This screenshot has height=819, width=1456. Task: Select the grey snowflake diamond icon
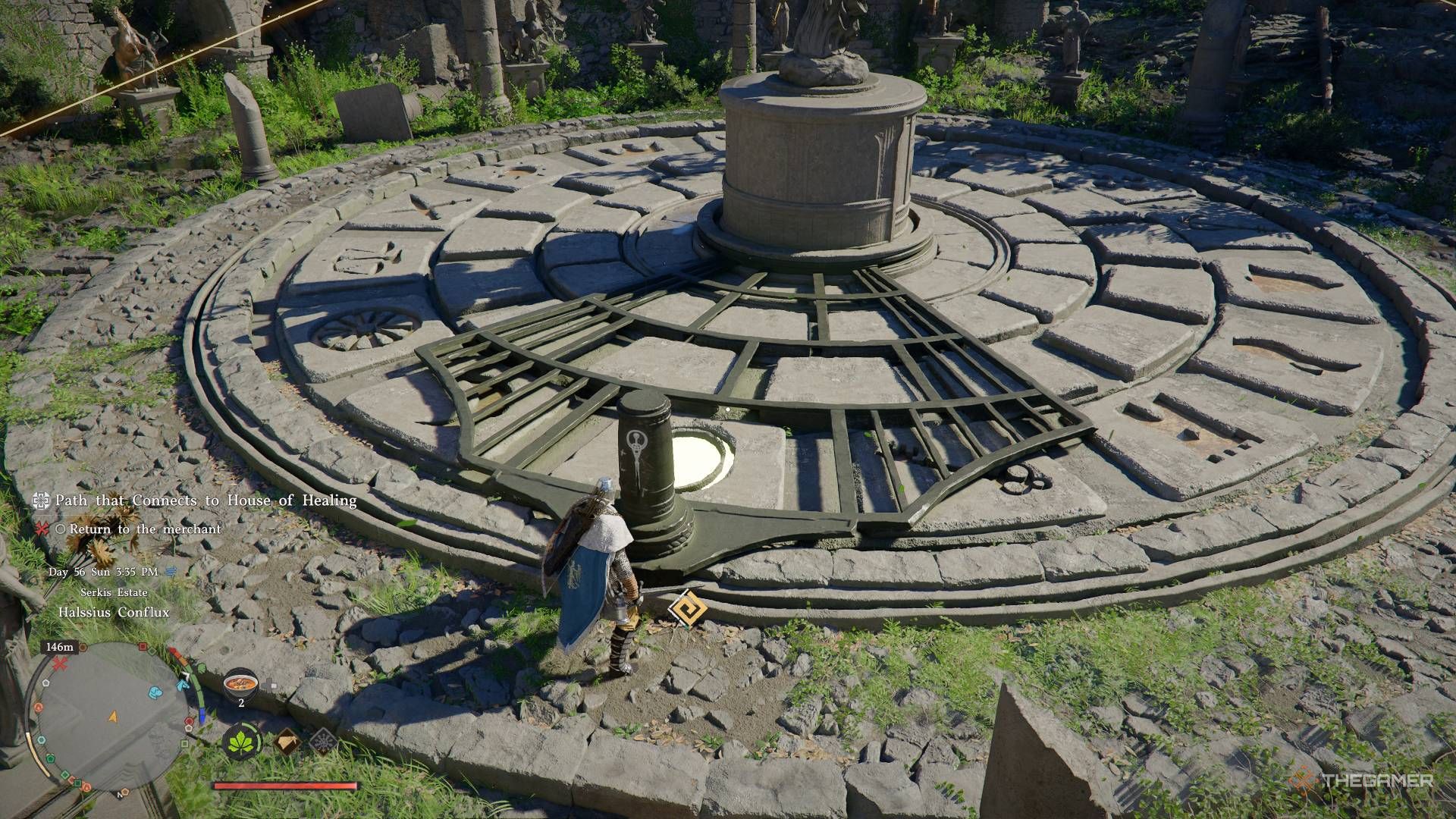pos(324,741)
